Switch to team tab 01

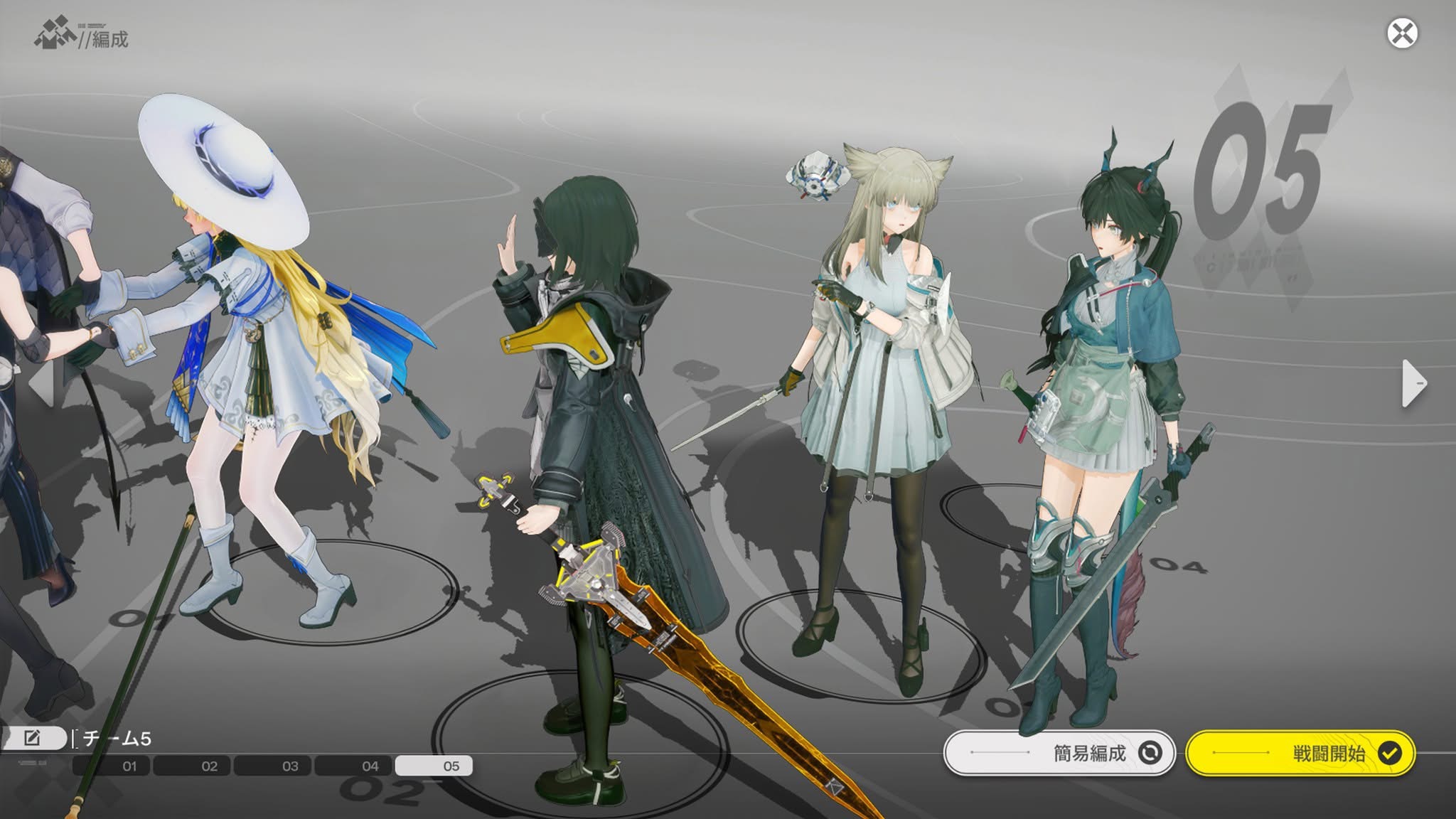coord(111,766)
